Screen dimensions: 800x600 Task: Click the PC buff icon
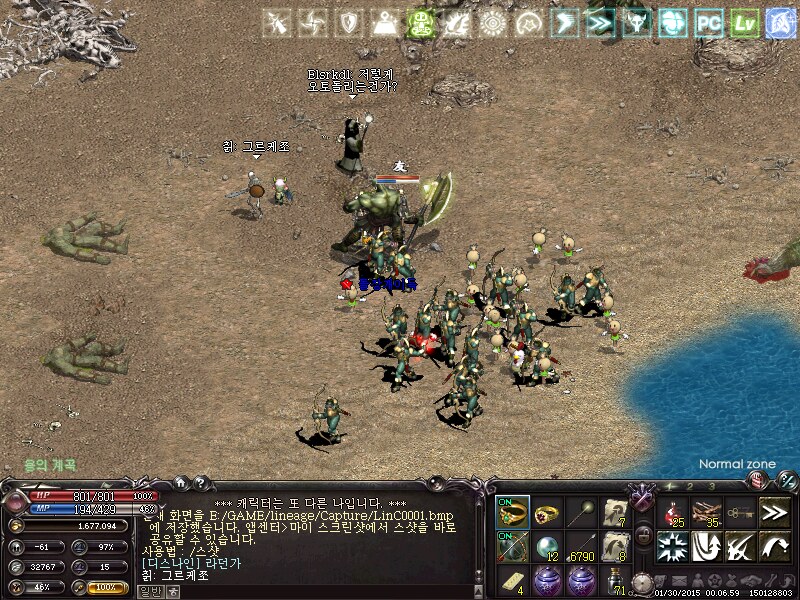click(x=709, y=22)
